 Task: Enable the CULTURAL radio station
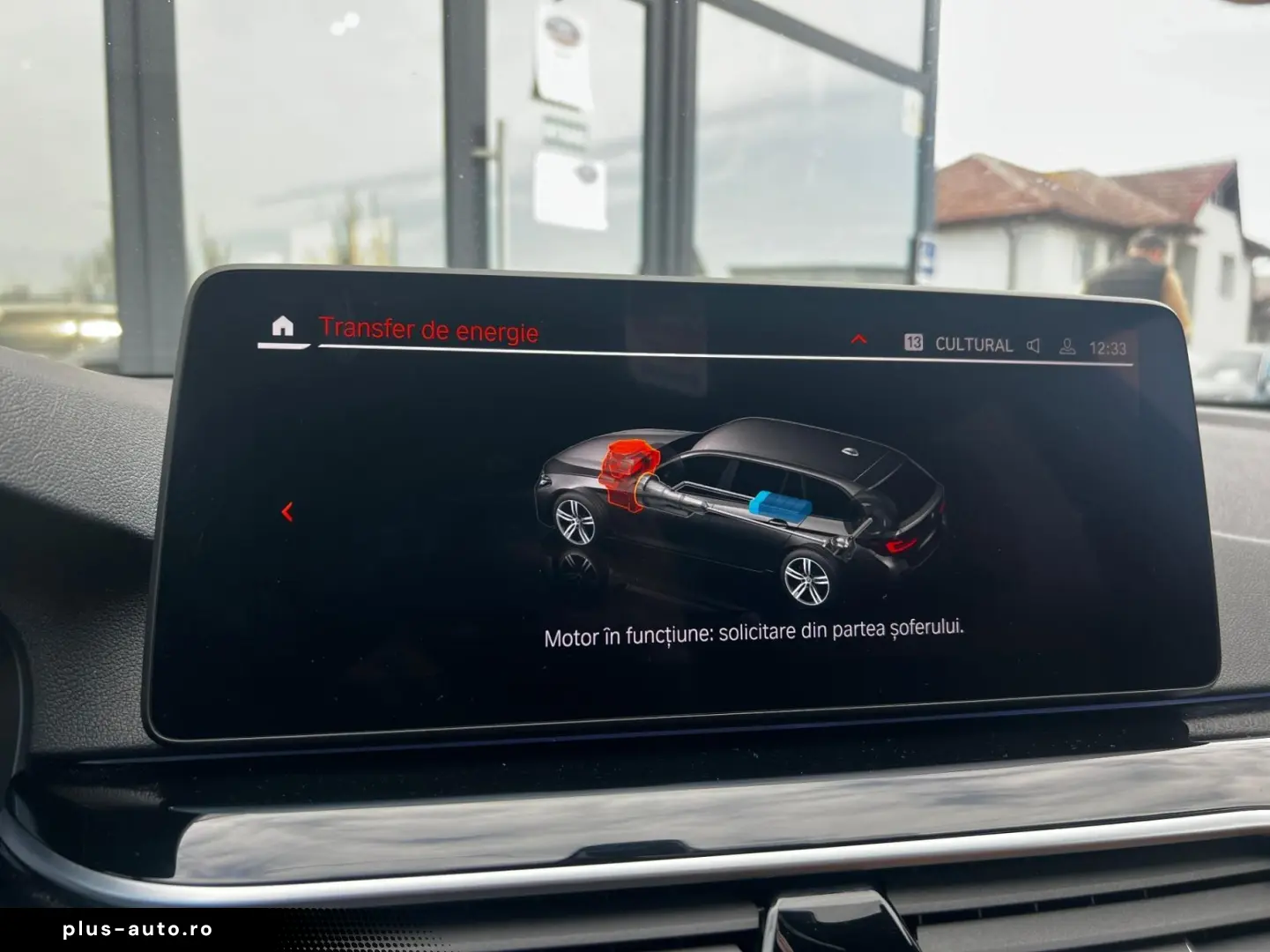[x=973, y=345]
